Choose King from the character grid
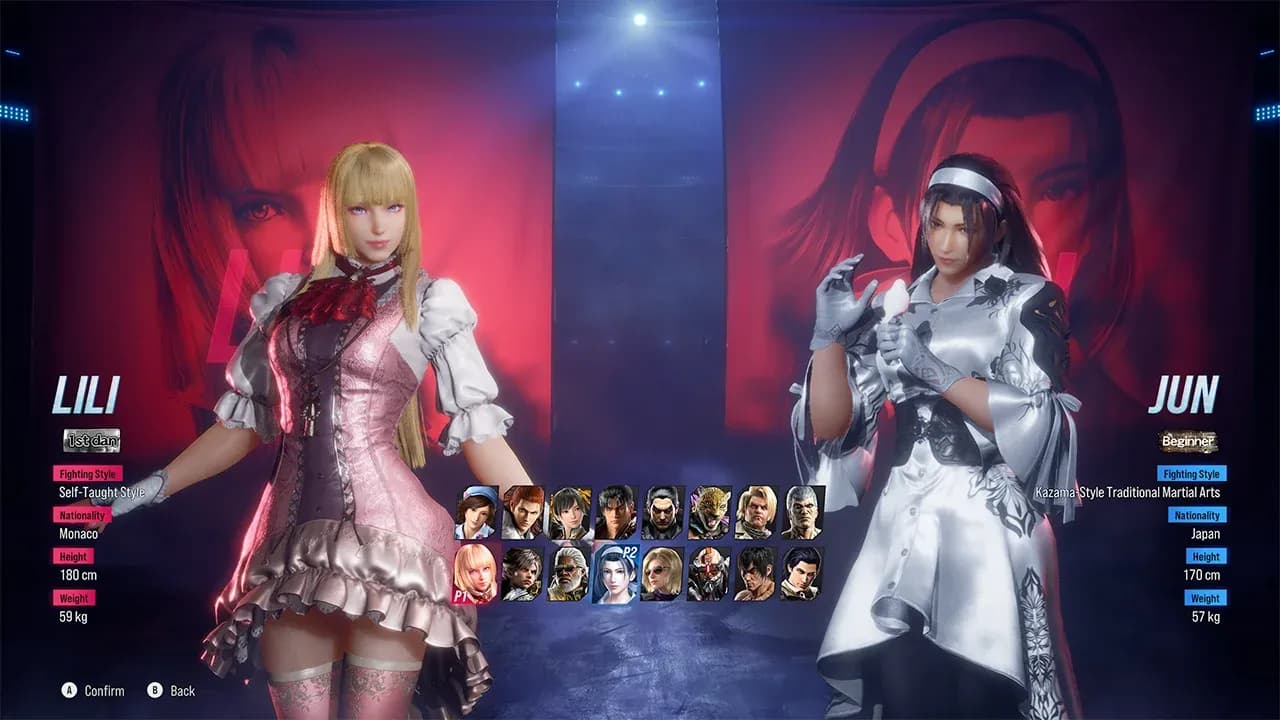The width and height of the screenshot is (1280, 720). pyautogui.click(x=709, y=513)
